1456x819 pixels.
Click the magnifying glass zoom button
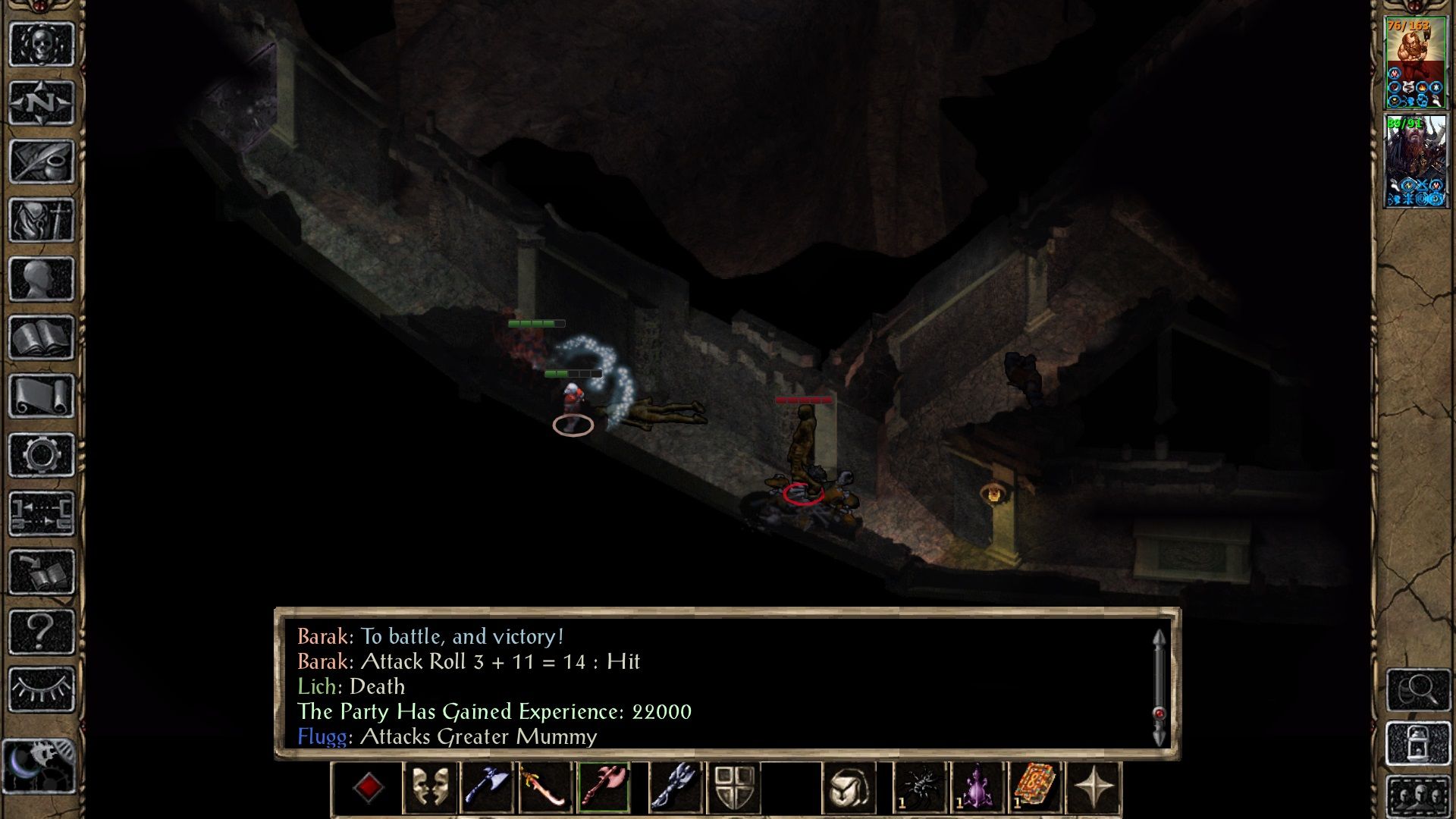point(1418,689)
